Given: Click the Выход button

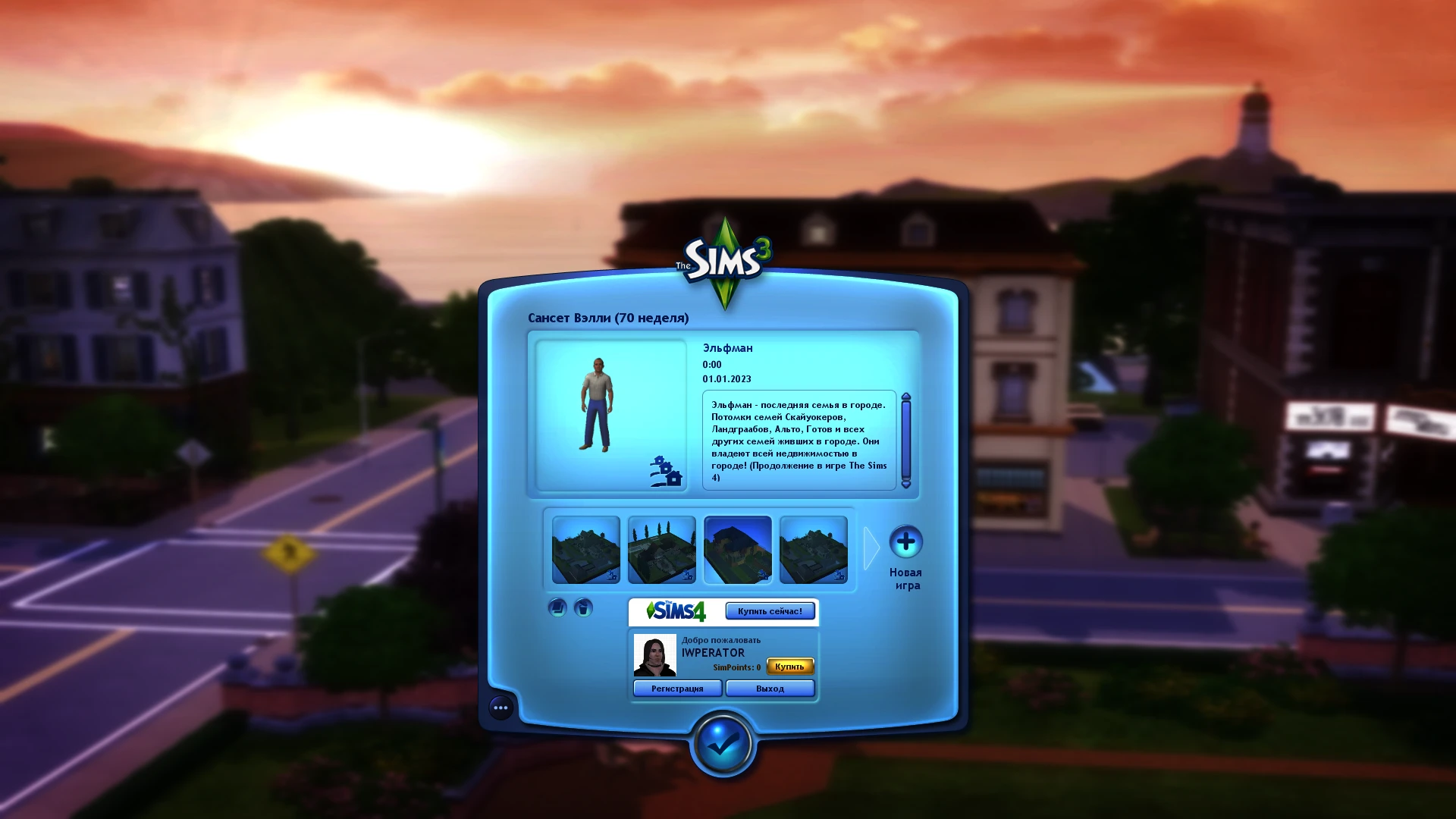Looking at the screenshot, I should (x=770, y=688).
